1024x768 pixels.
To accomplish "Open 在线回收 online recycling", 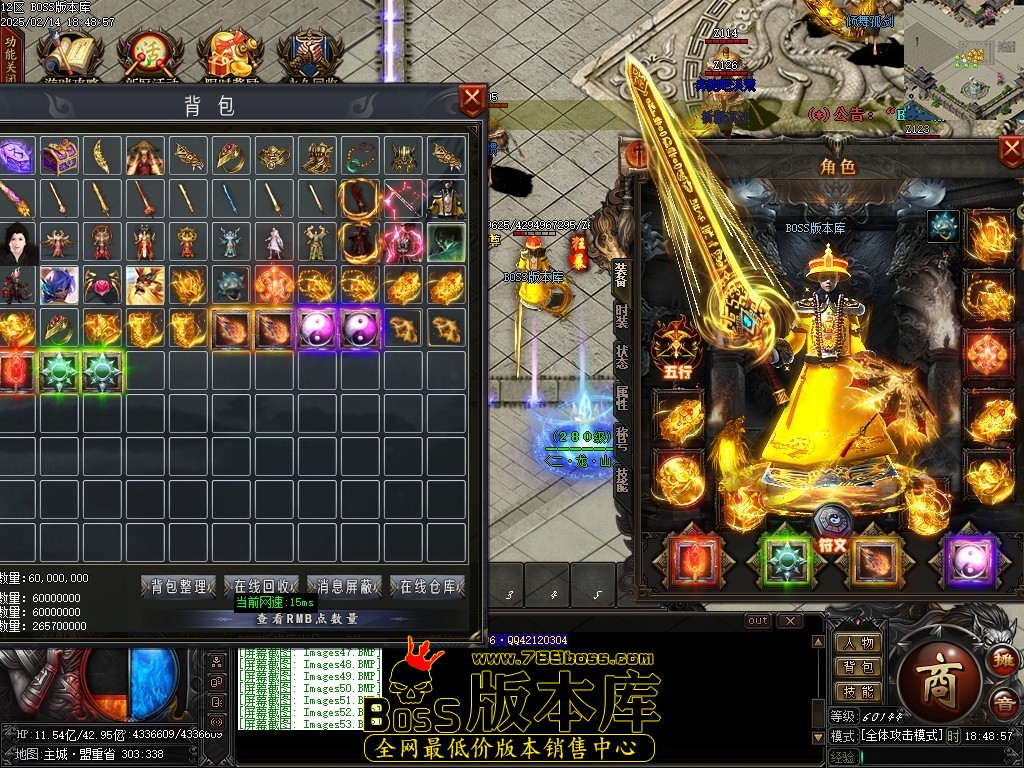I will click(261, 587).
